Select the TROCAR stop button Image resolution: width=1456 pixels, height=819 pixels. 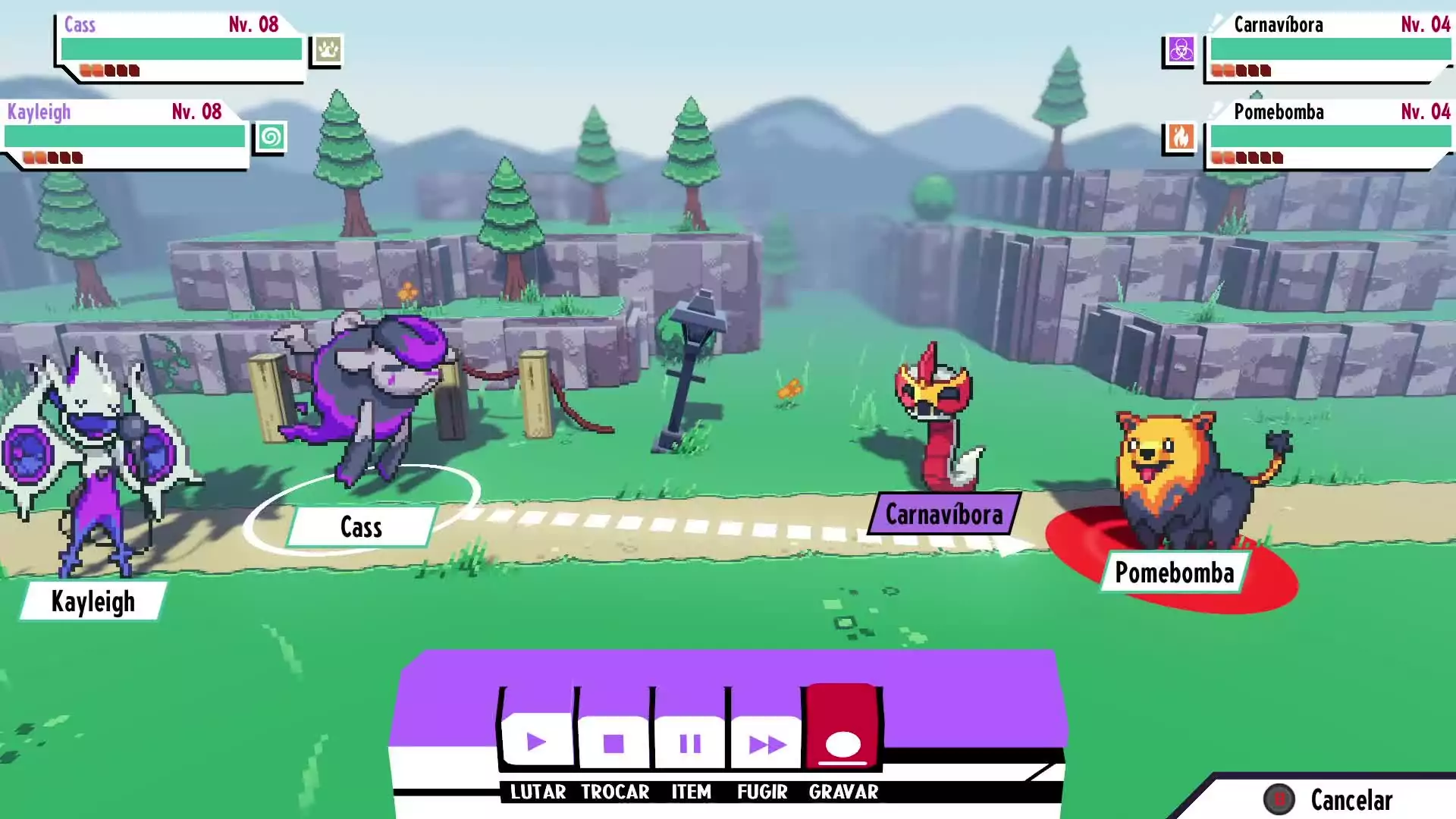pos(613,742)
